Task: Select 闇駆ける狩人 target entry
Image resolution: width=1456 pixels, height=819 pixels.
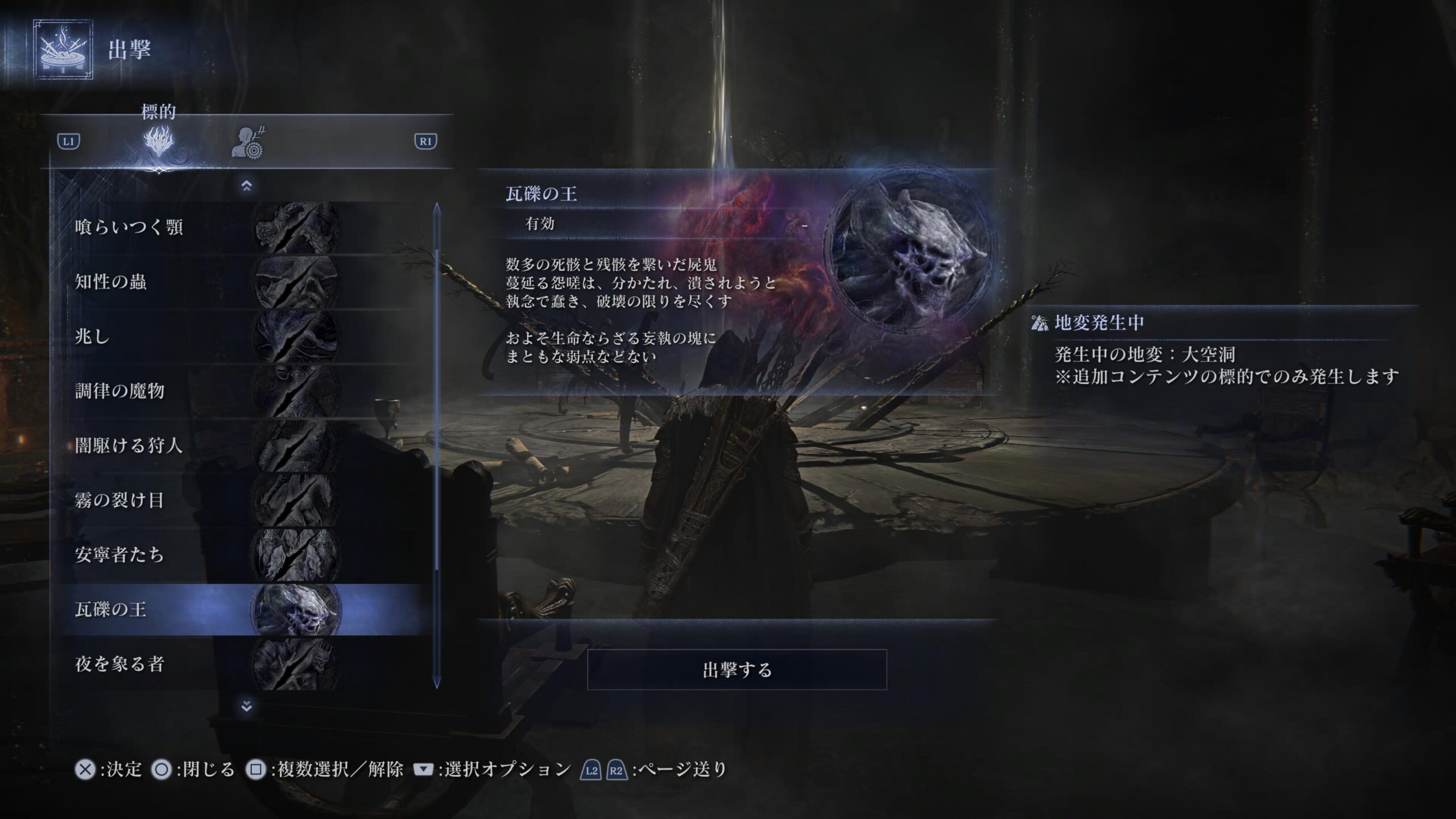Action: click(245, 446)
